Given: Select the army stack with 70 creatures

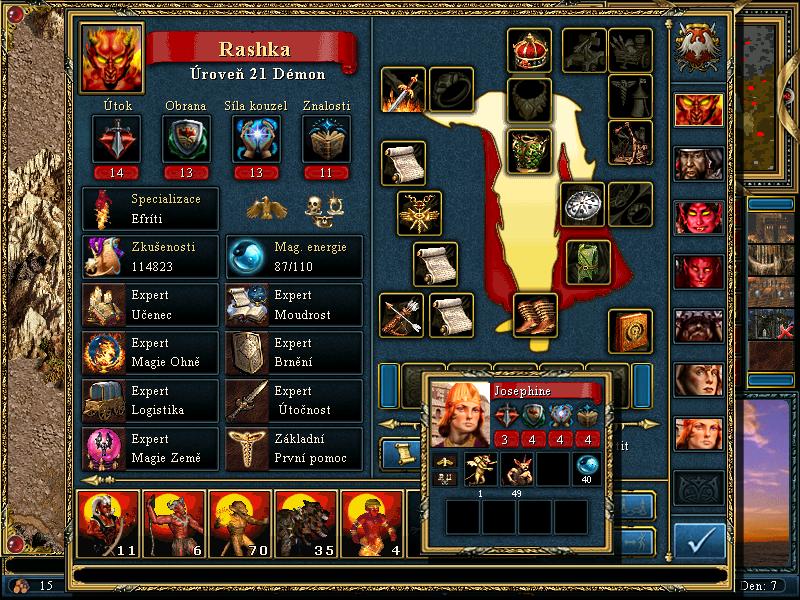Looking at the screenshot, I should click(239, 524).
